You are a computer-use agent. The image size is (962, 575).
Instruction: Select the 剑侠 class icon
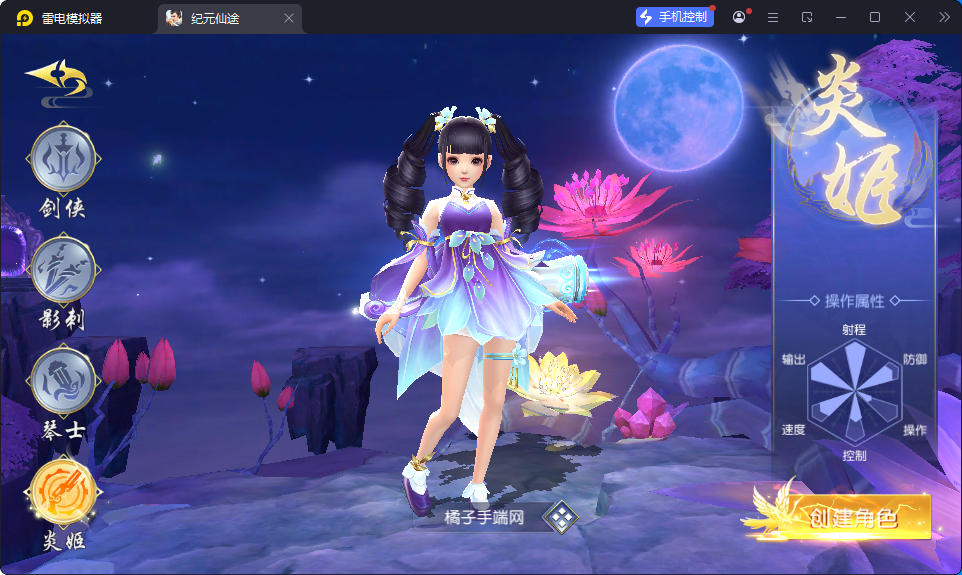coord(64,159)
